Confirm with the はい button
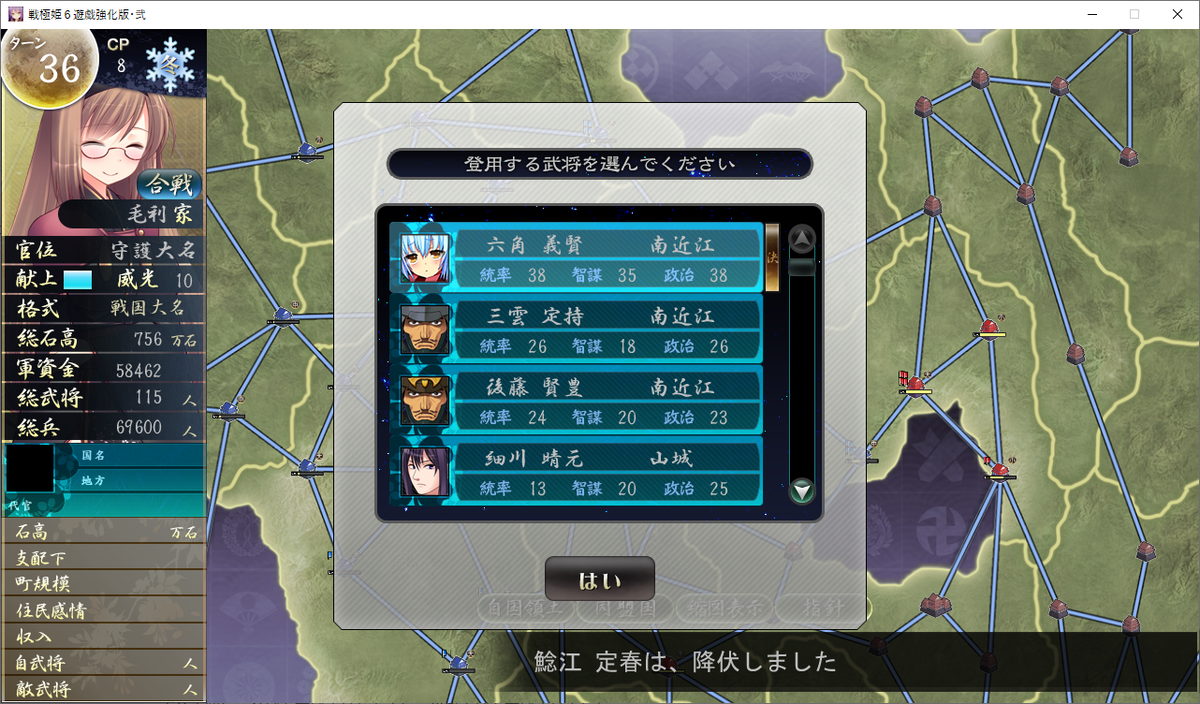1200x704 pixels. [x=600, y=580]
